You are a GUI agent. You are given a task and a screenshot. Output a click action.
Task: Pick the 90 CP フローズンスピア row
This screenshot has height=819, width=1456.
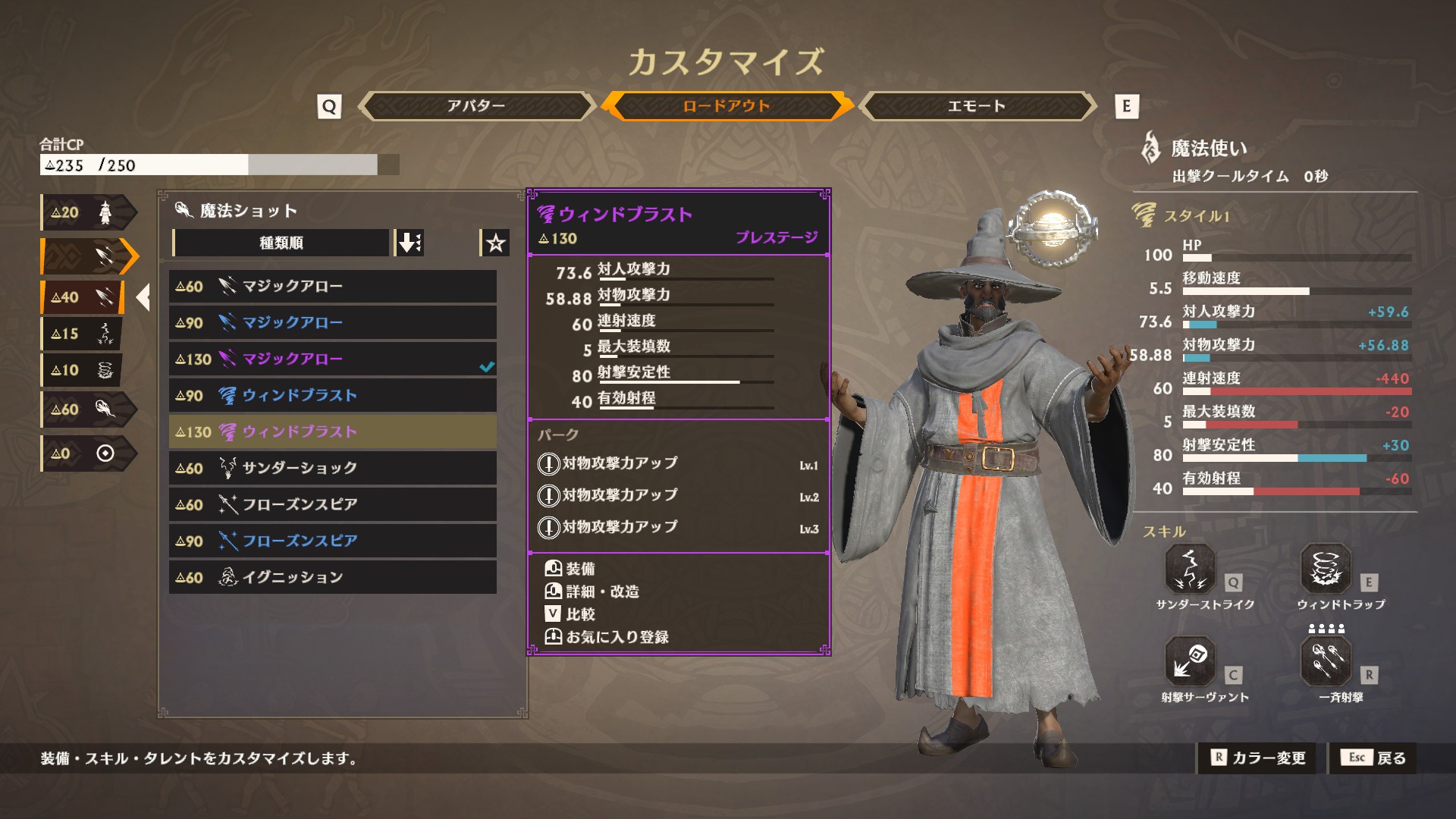[332, 541]
